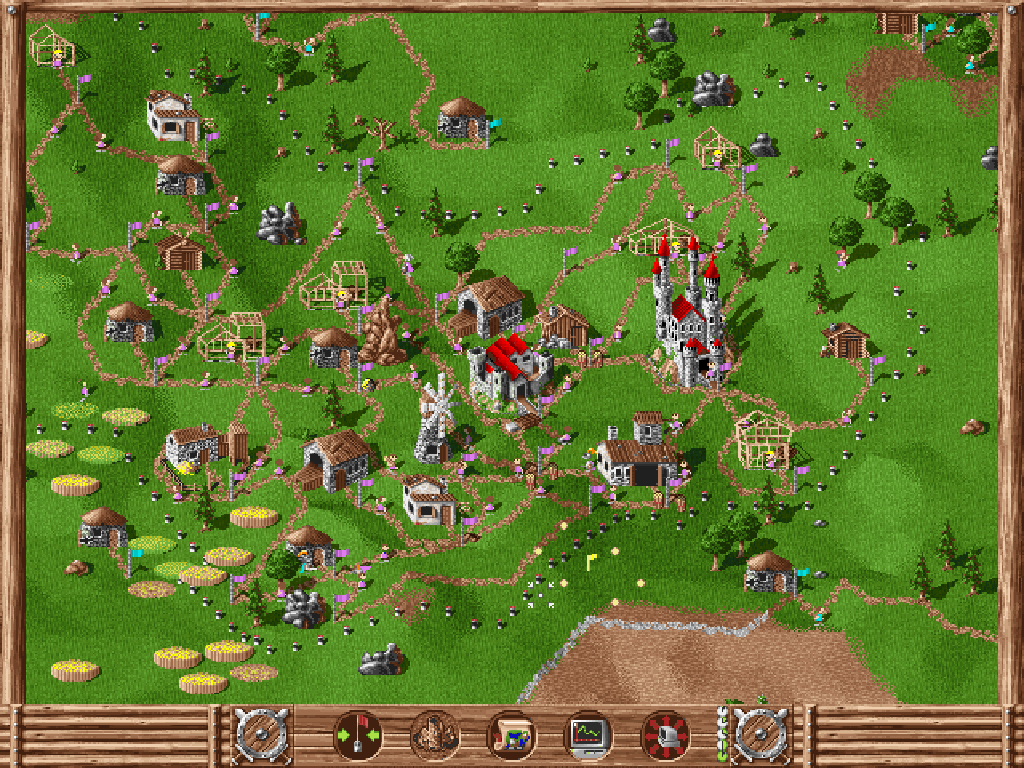Select the demolish rubble icon
The image size is (1024, 768).
click(x=435, y=736)
